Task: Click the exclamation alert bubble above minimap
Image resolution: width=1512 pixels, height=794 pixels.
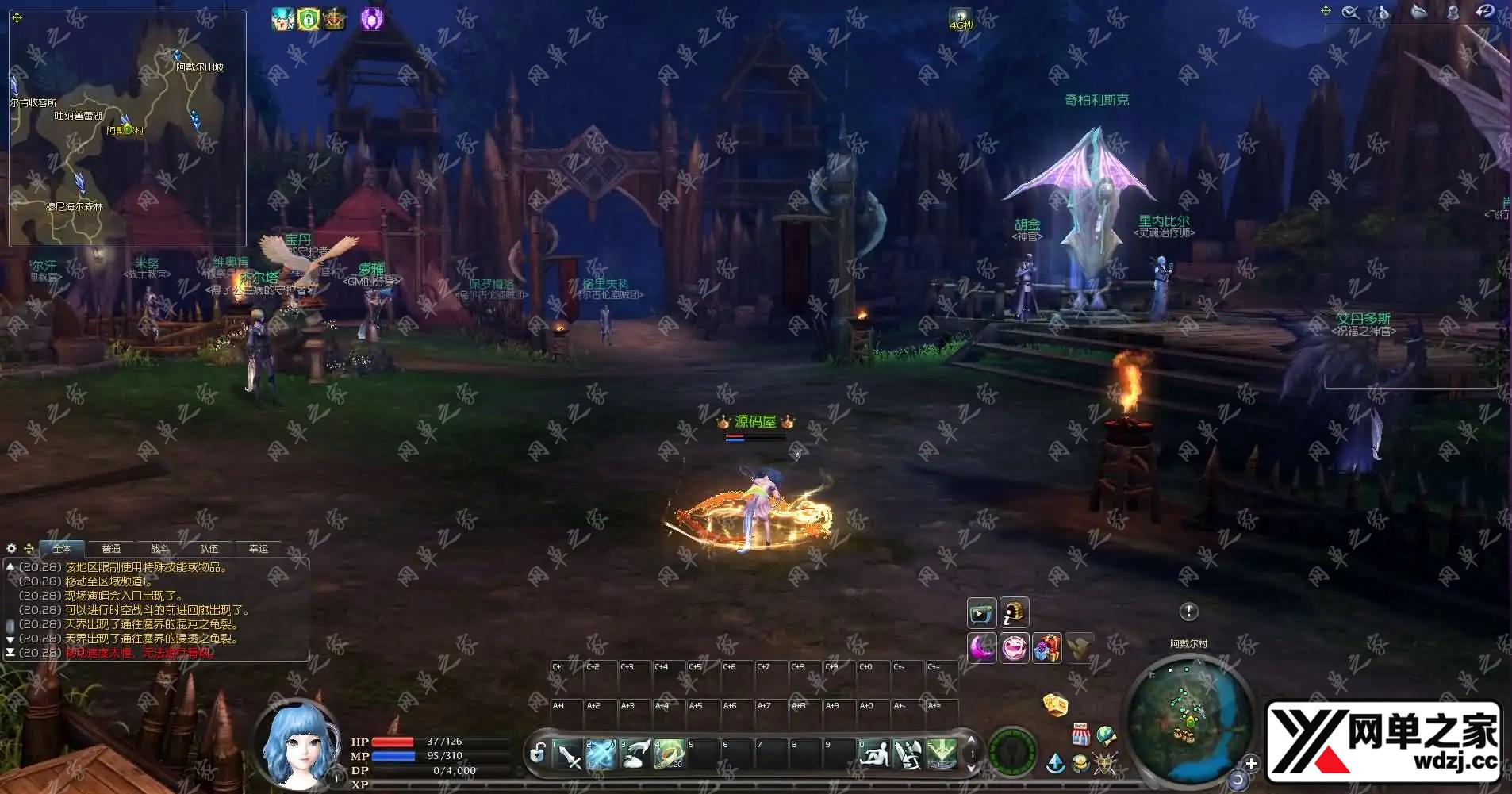Action: coord(1188,612)
